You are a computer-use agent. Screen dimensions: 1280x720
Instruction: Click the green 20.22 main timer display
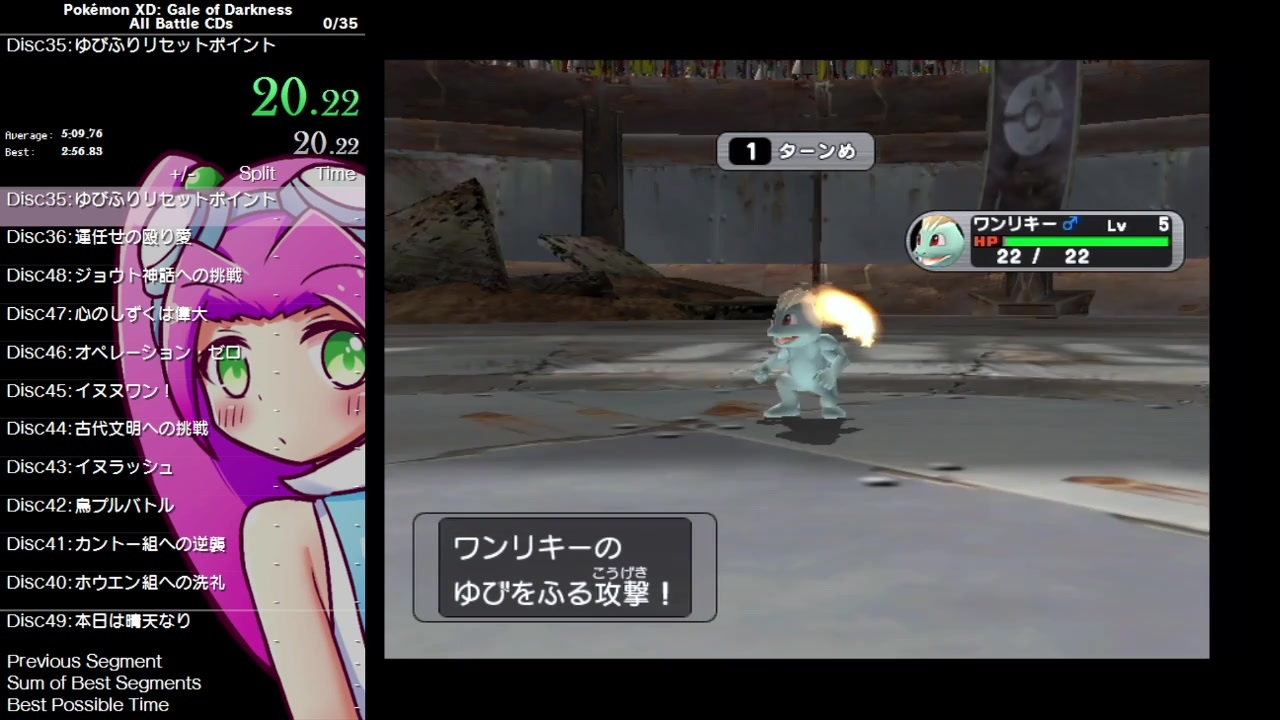tap(305, 98)
